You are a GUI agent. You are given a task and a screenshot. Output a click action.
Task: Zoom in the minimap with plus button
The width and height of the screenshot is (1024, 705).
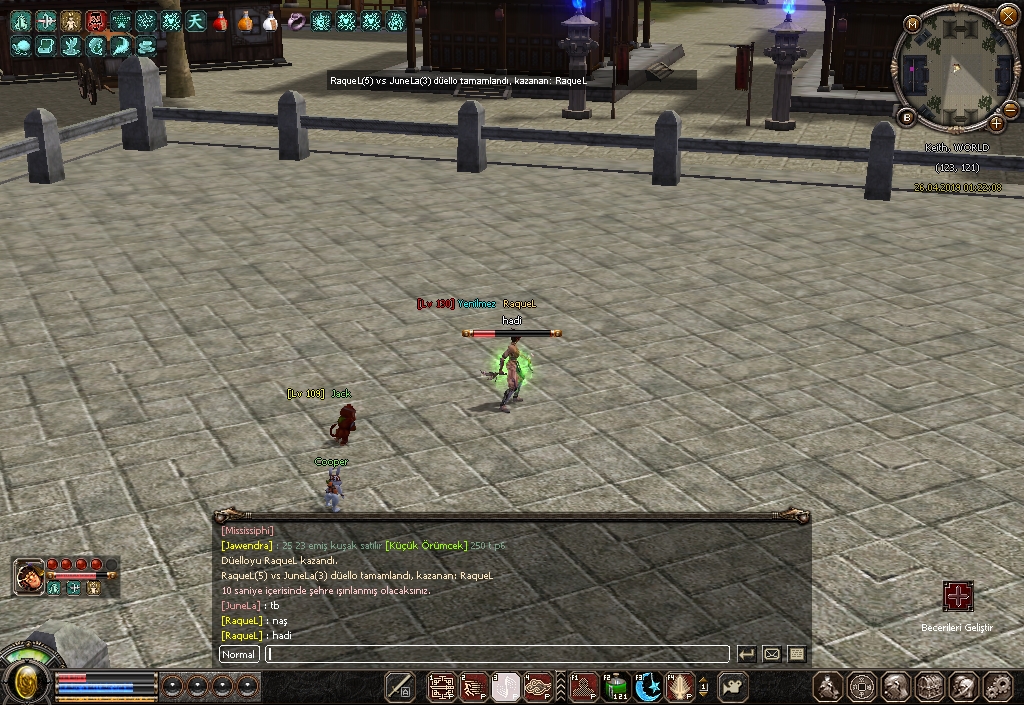[996, 124]
